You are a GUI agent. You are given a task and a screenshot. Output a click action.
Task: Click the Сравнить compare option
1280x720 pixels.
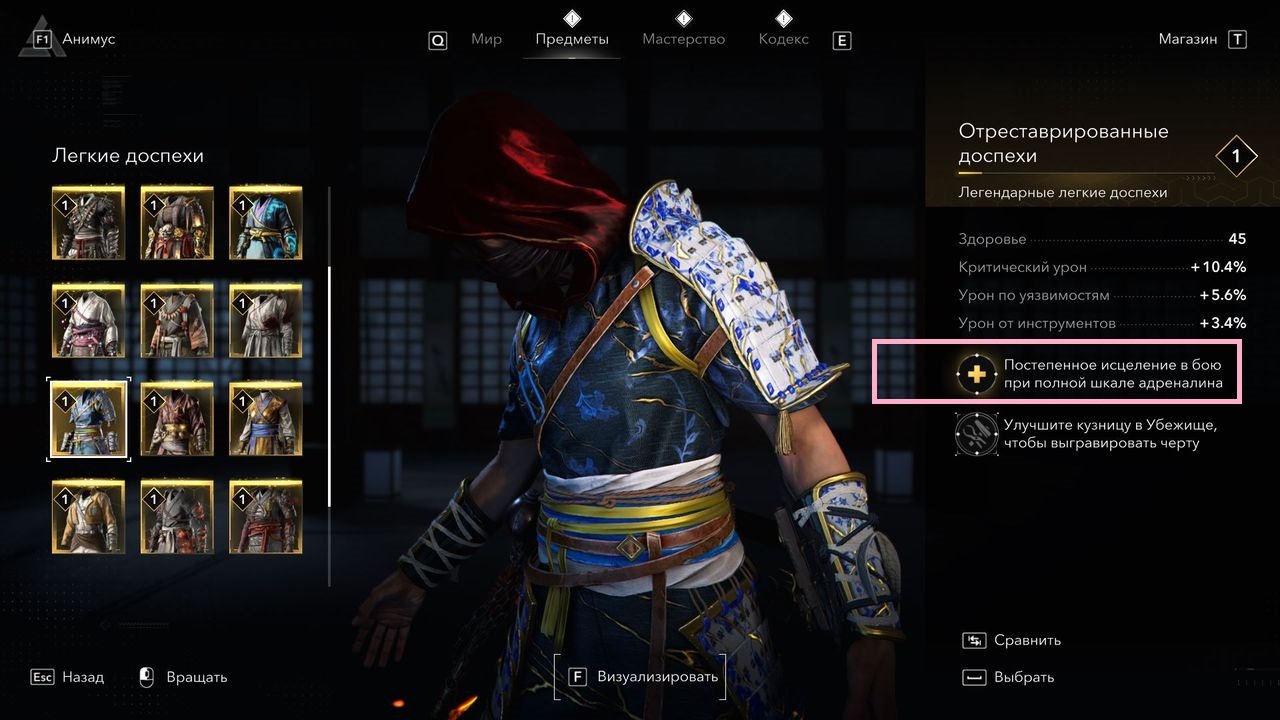tap(1012, 641)
